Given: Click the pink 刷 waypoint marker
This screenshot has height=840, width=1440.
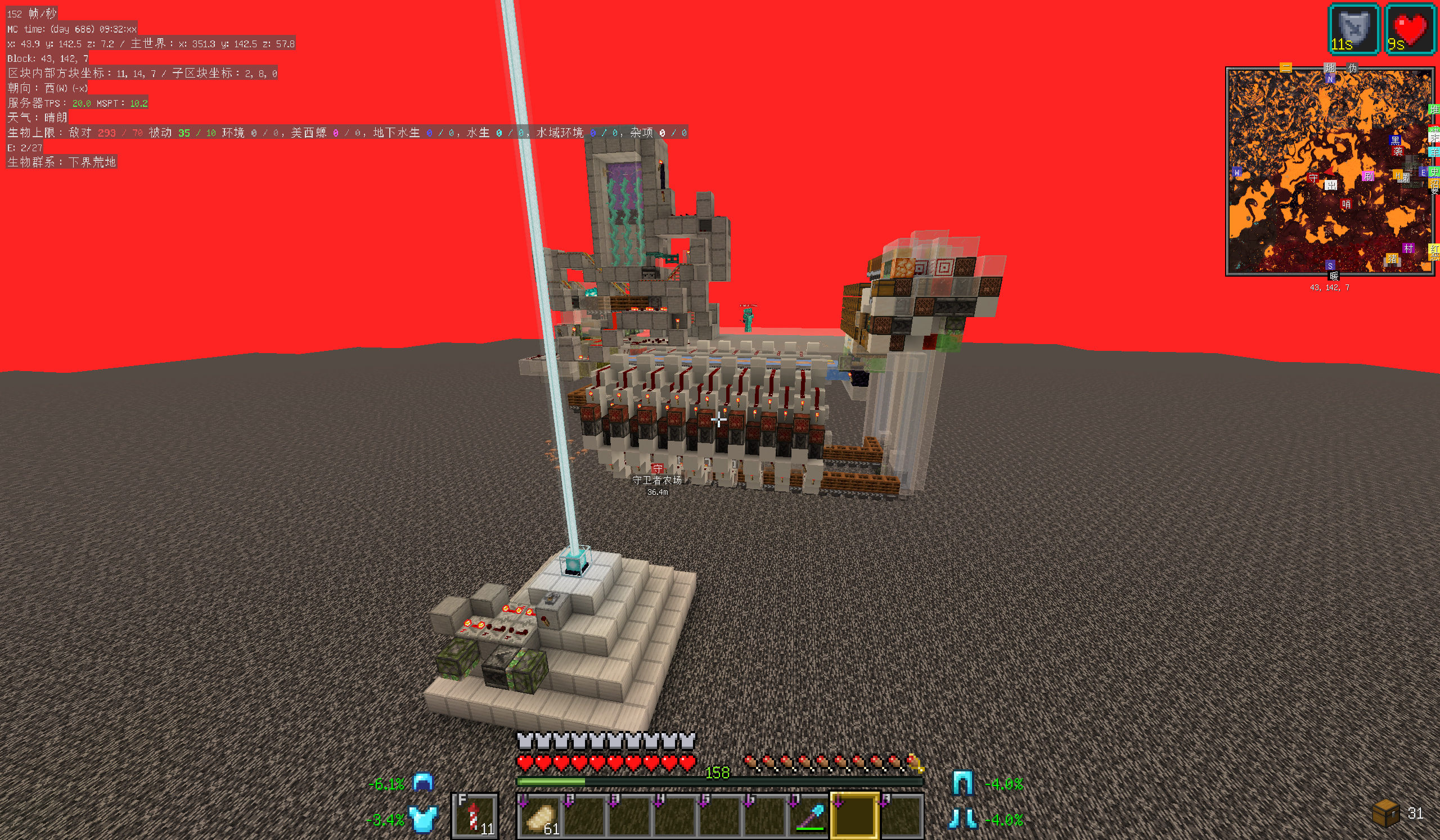Looking at the screenshot, I should 1368,177.
